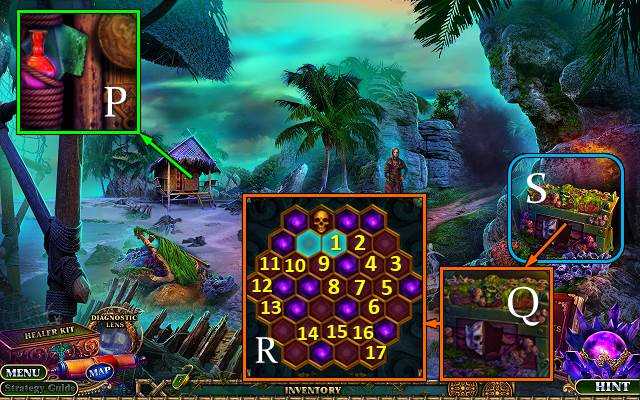Screen dimensions: 640x400
Task: Select hex tile numbered 17
Action: pyautogui.click(x=376, y=352)
